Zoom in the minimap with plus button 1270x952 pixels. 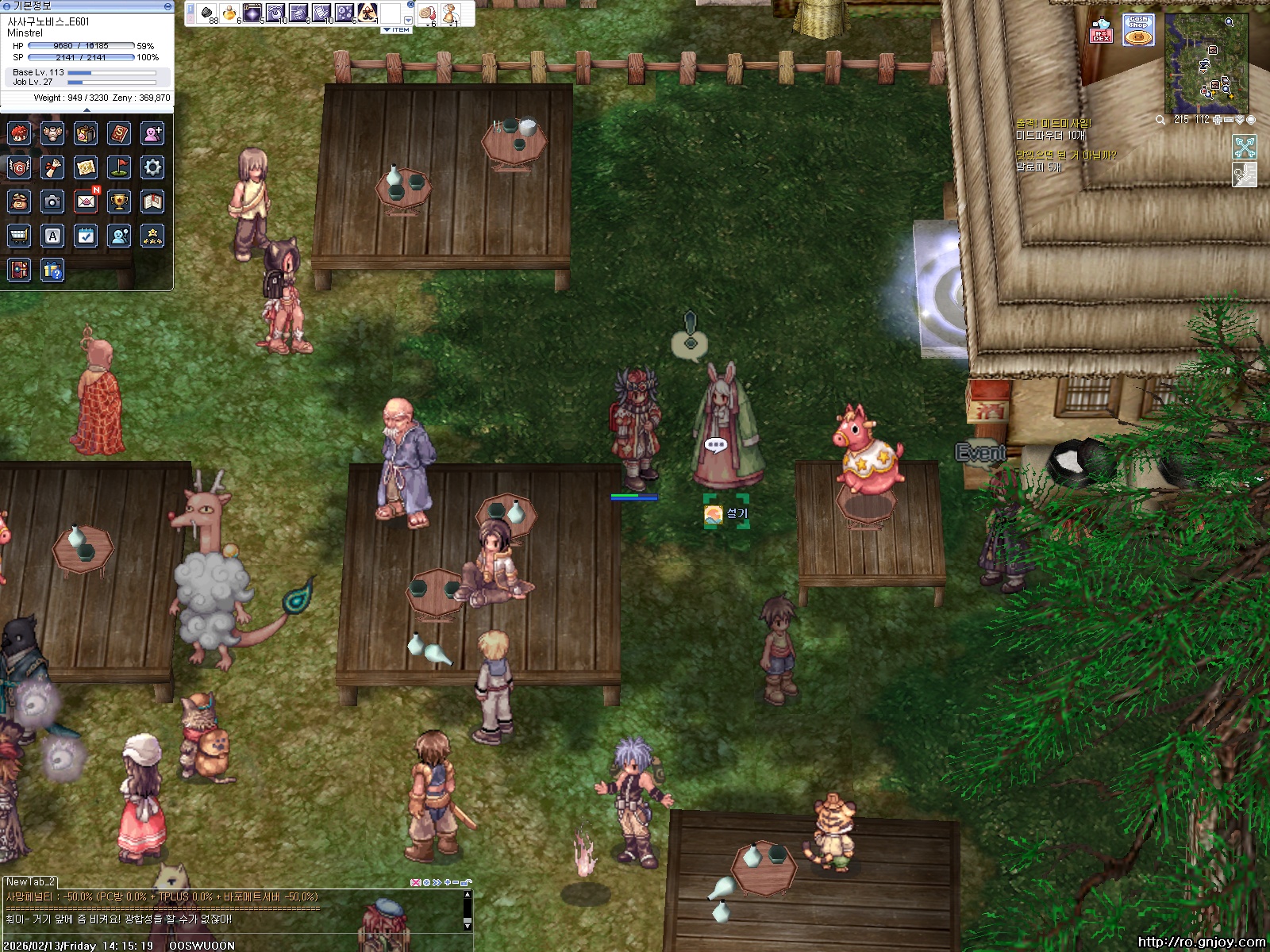pos(1218,120)
